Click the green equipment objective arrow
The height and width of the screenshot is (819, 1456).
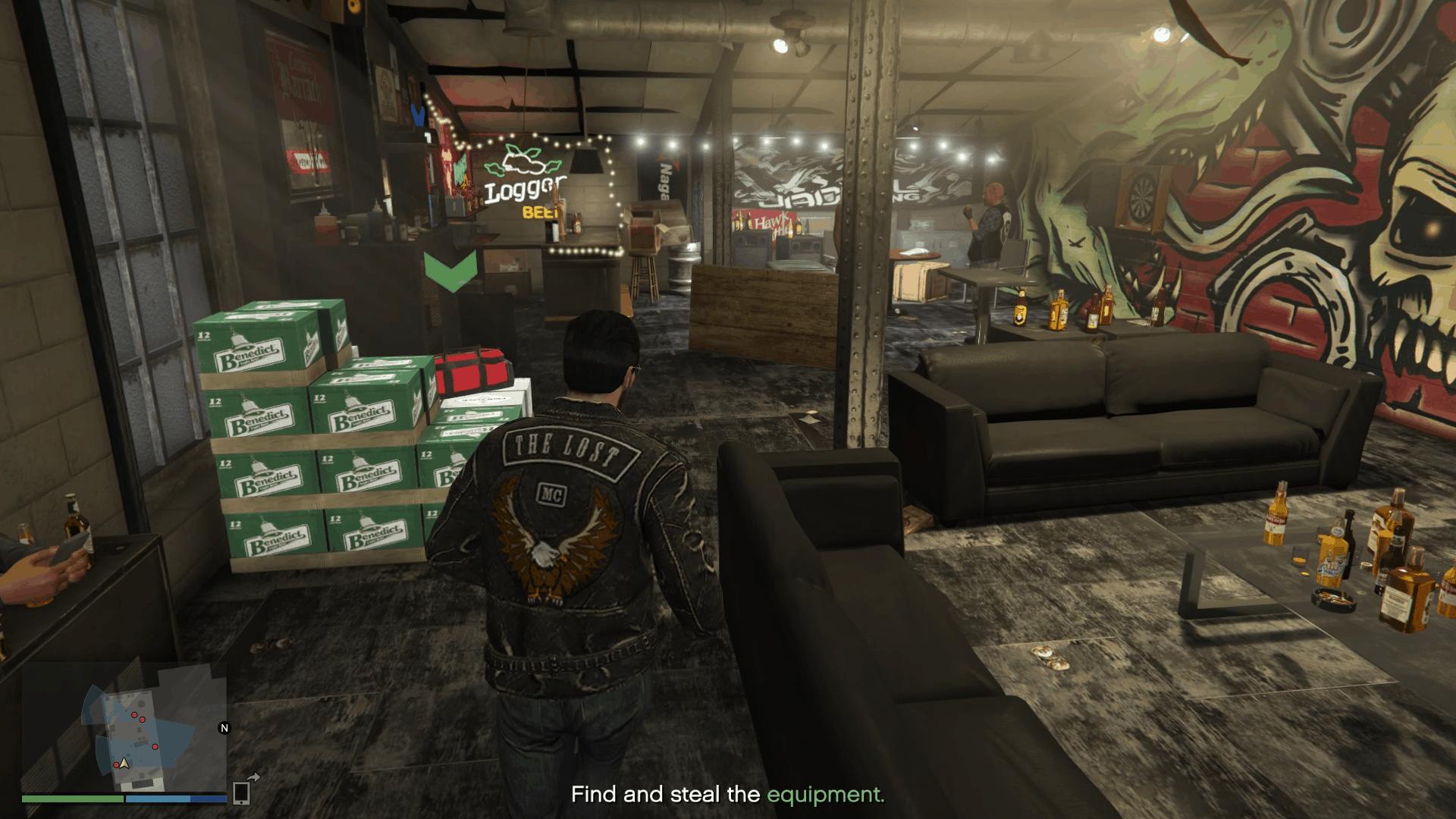(450, 271)
